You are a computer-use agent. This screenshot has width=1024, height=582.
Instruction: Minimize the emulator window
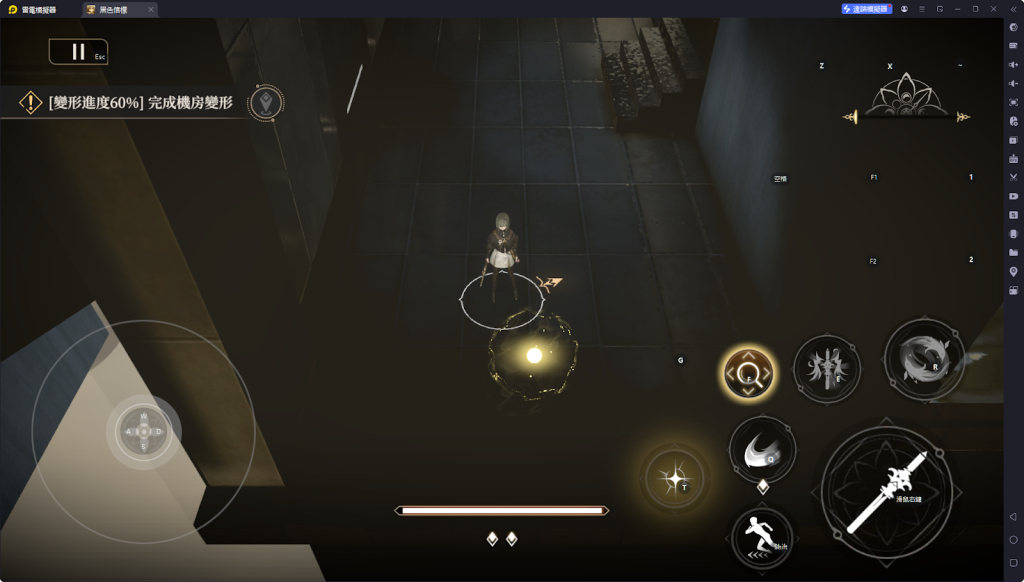click(957, 9)
